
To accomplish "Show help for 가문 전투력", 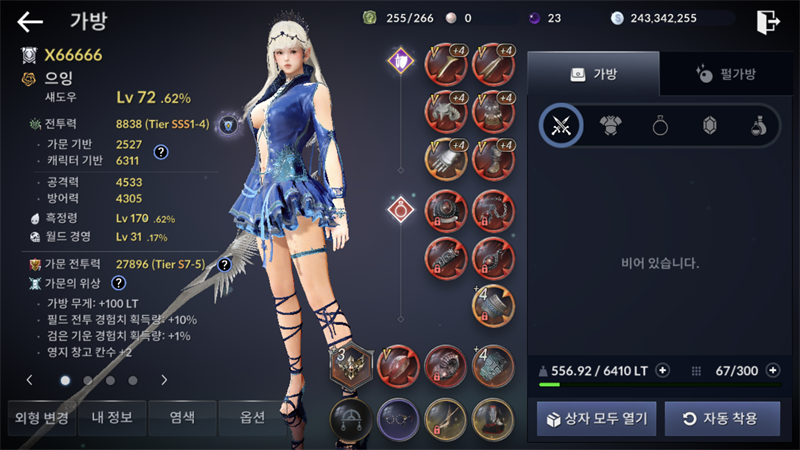I will (225, 265).
